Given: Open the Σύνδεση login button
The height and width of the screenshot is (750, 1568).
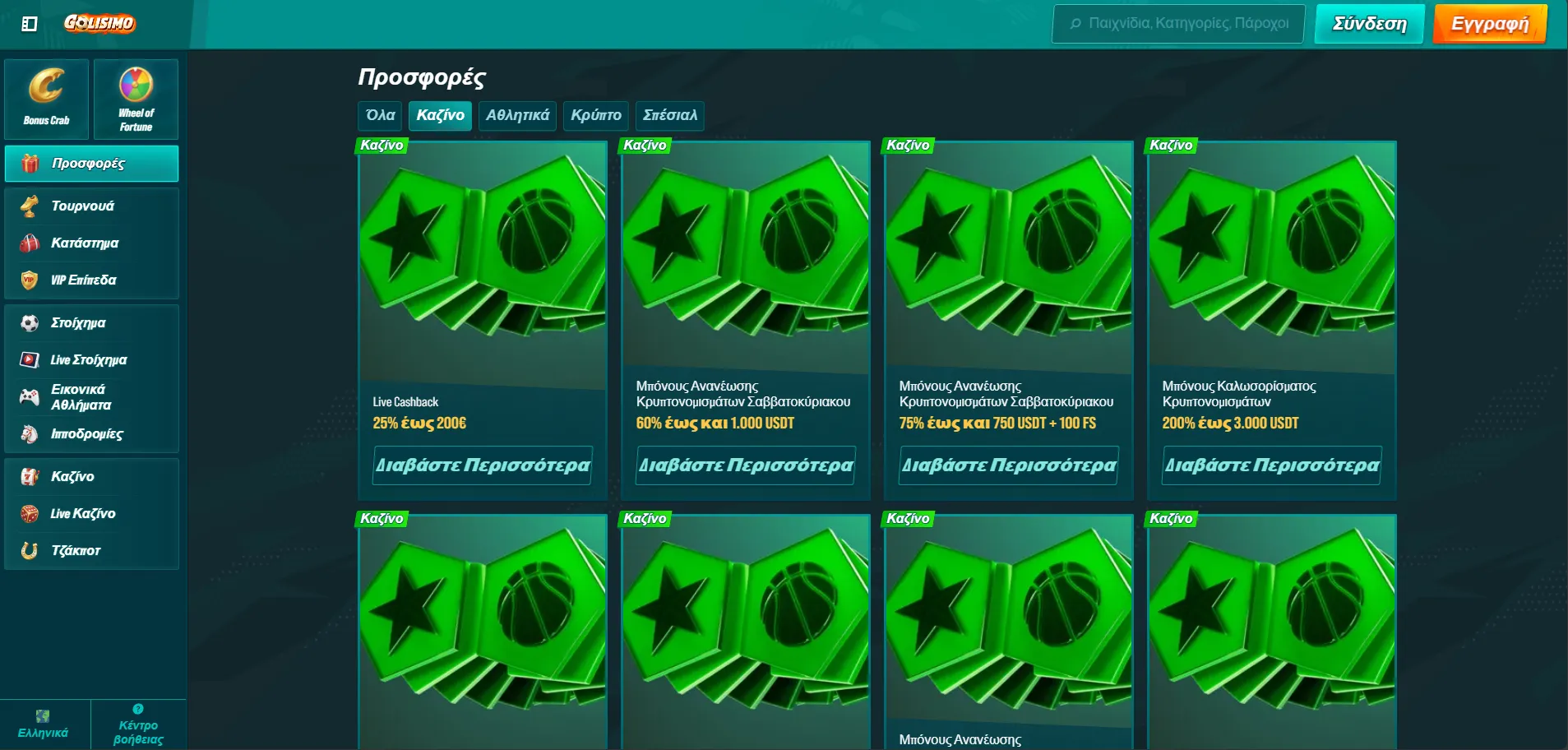Looking at the screenshot, I should click(x=1369, y=24).
